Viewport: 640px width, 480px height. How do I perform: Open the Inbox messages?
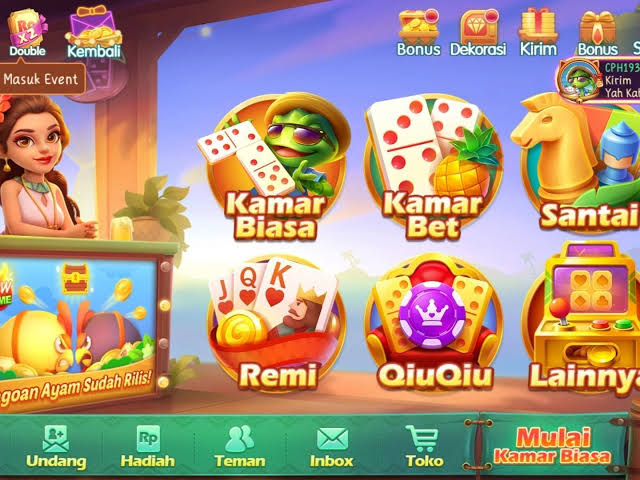[331, 446]
